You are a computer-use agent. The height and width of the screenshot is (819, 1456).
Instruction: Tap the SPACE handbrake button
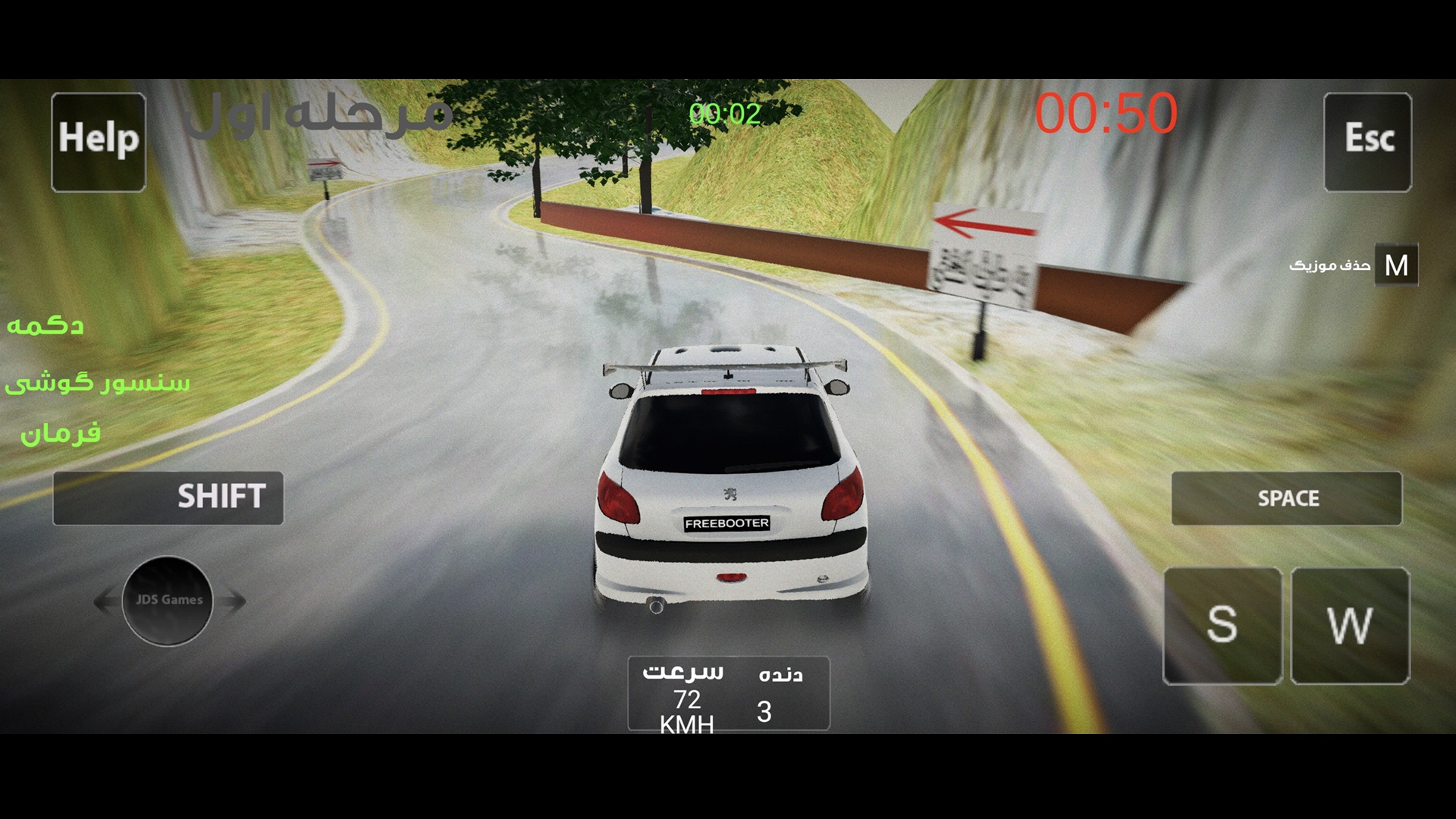(x=1287, y=498)
